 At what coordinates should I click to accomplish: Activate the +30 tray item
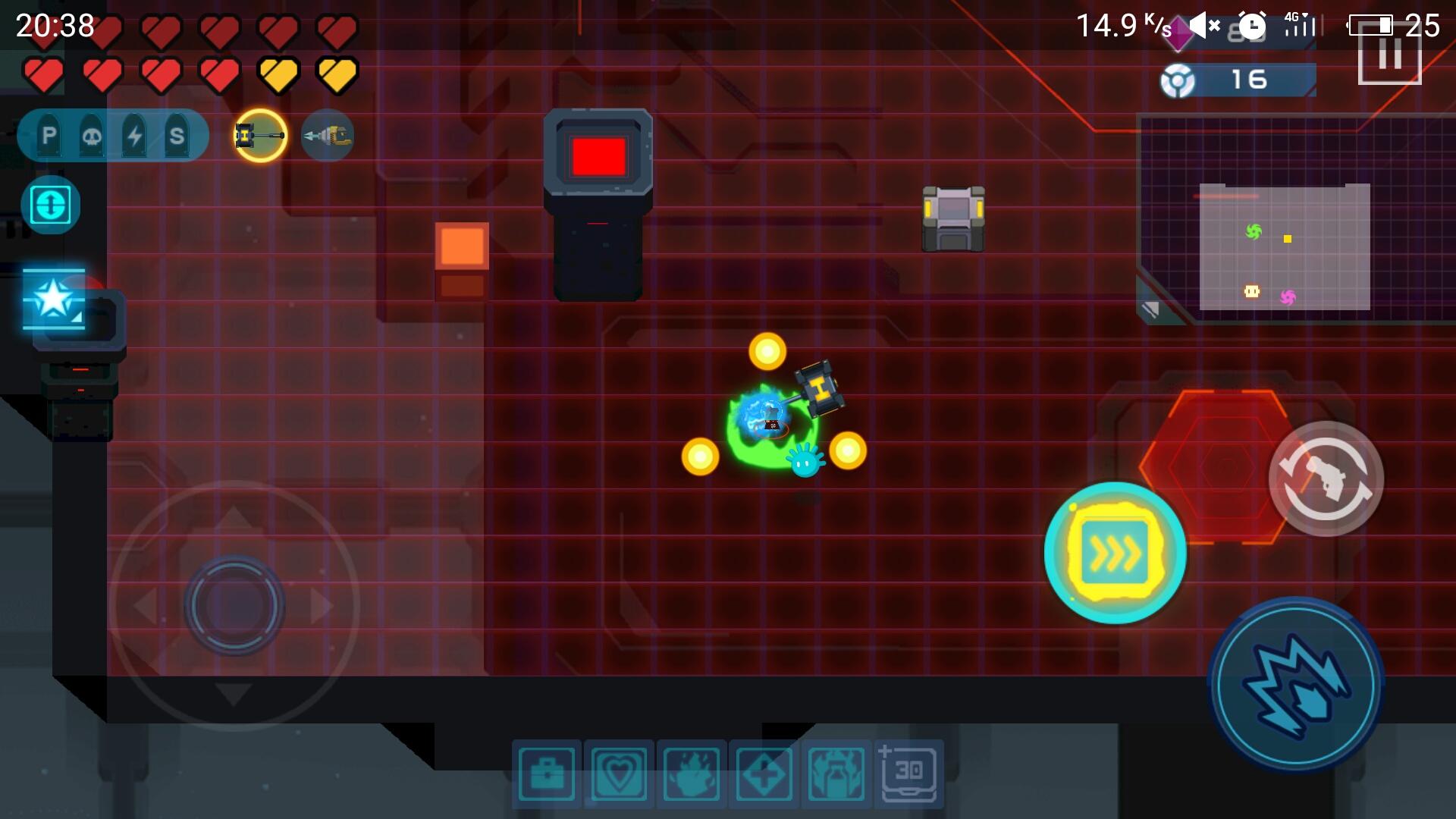907,772
